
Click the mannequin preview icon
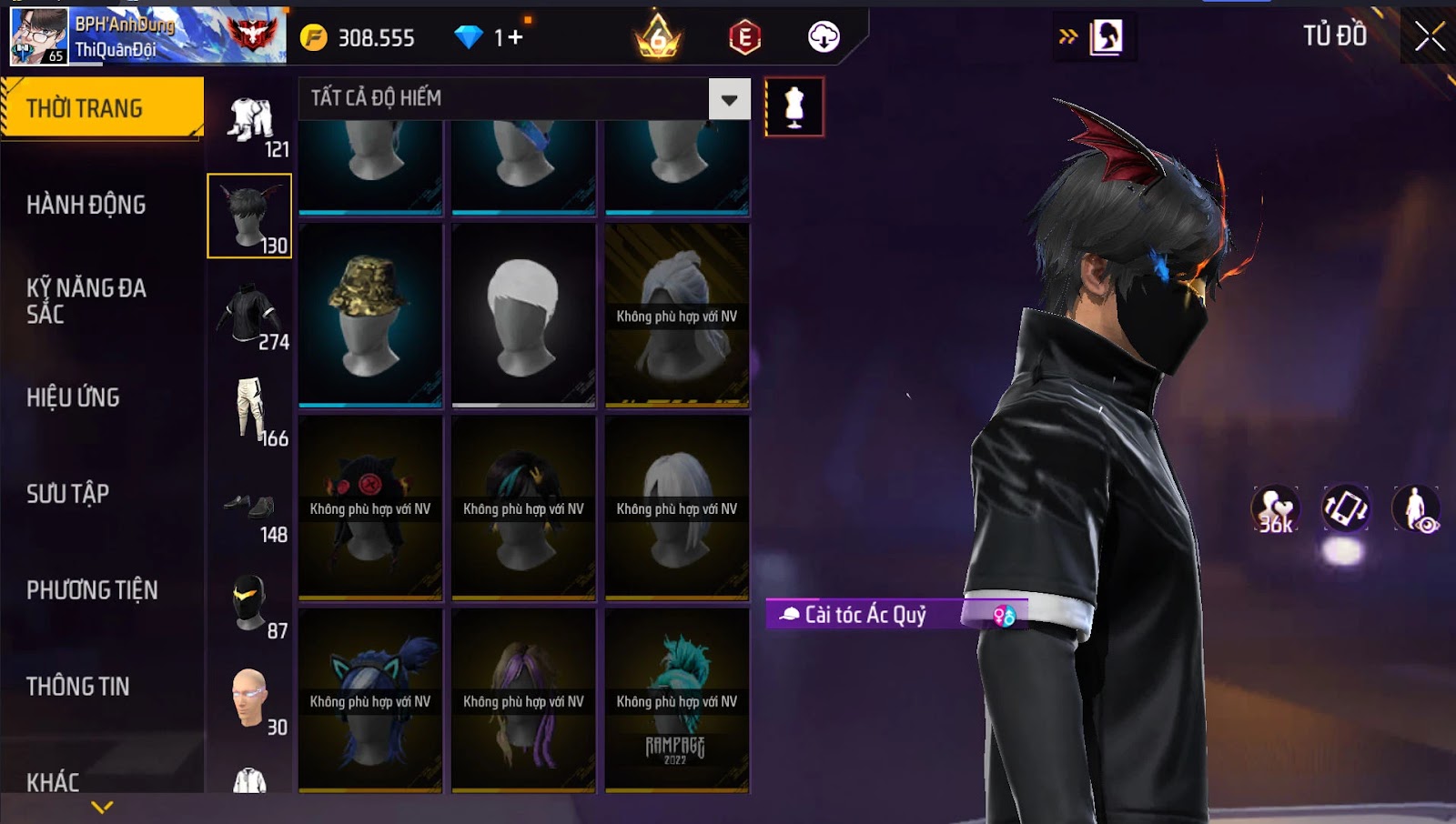[x=794, y=107]
